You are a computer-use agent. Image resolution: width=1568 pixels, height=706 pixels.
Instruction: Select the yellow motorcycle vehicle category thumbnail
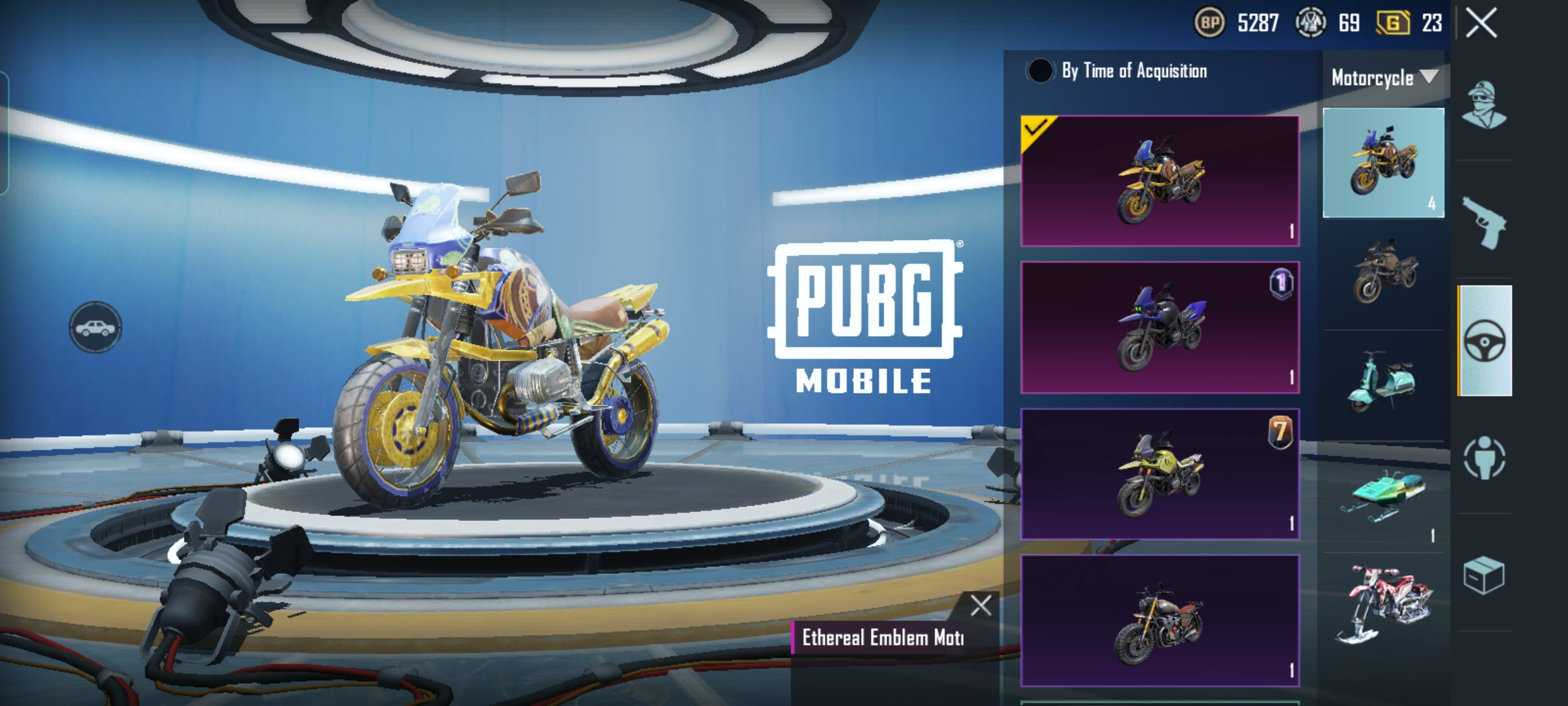1383,162
